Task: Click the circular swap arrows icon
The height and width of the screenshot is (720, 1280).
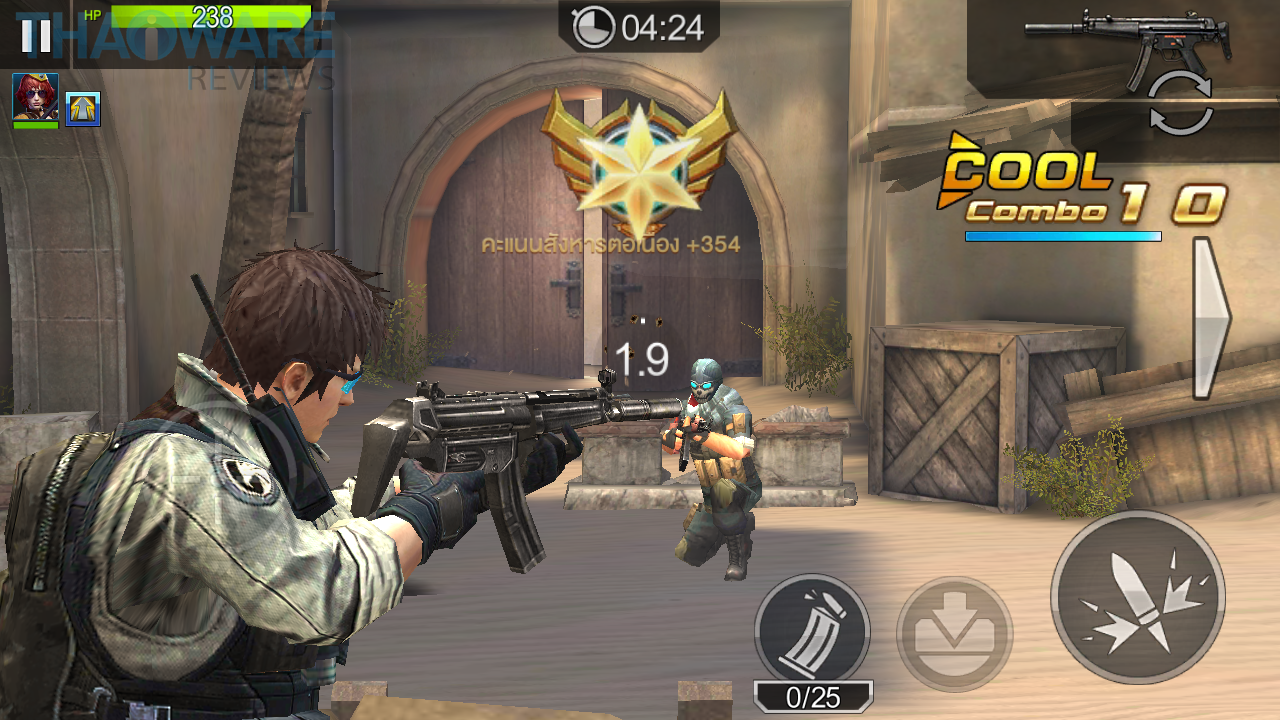Action: [x=1180, y=104]
